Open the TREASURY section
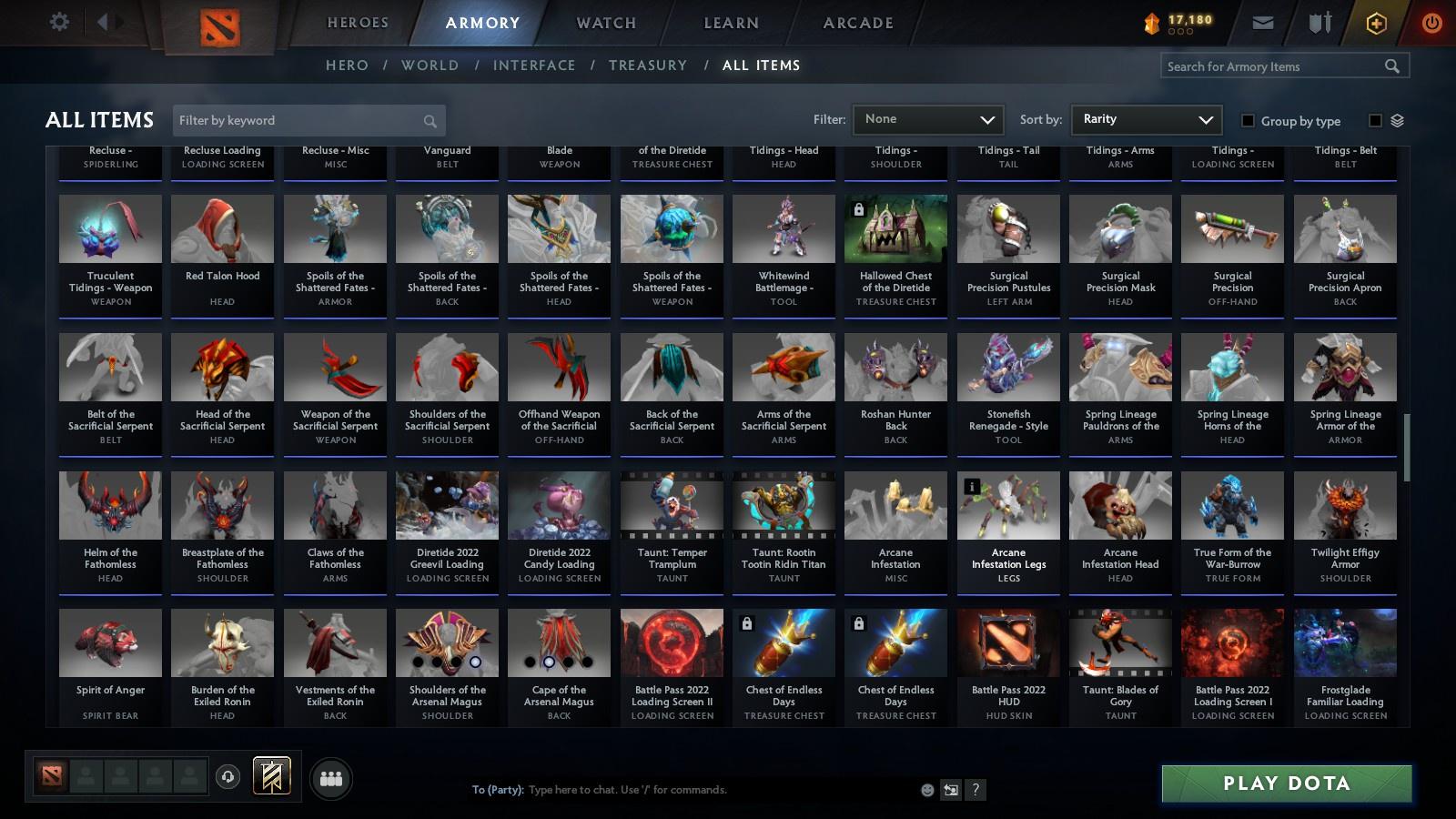Screen dimensions: 1456x819 point(648,65)
